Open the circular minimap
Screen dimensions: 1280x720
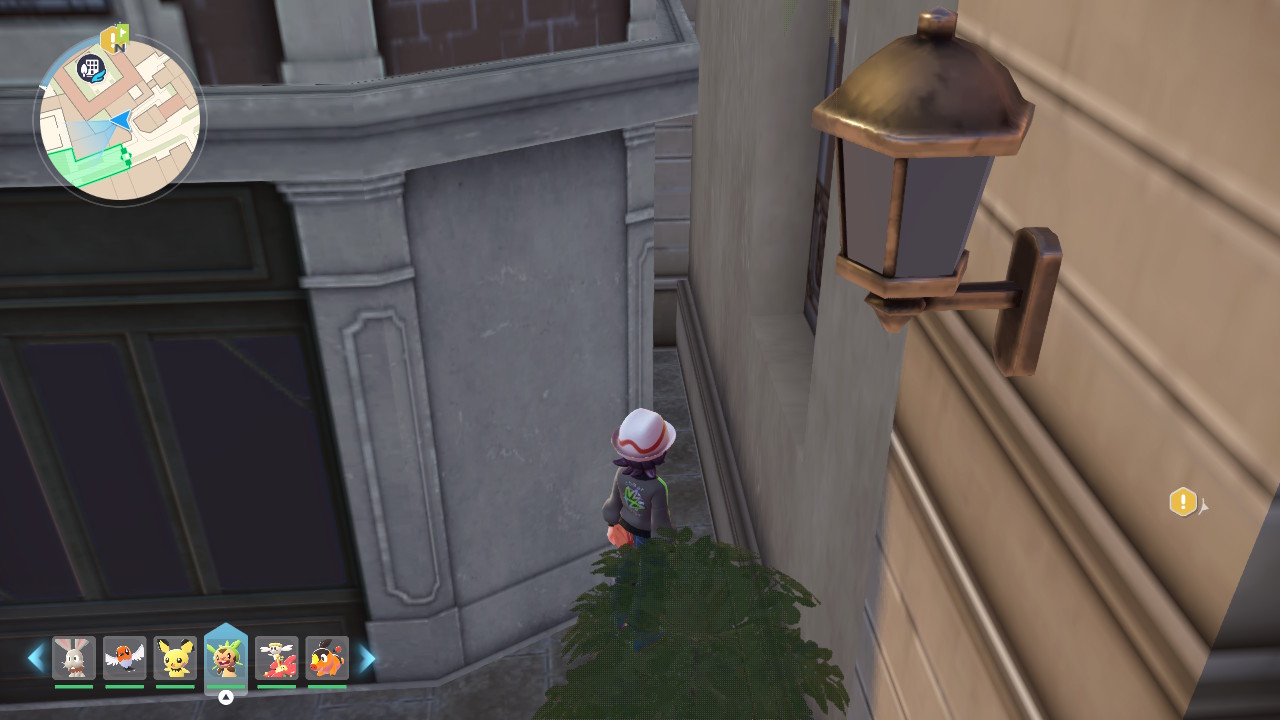click(120, 120)
